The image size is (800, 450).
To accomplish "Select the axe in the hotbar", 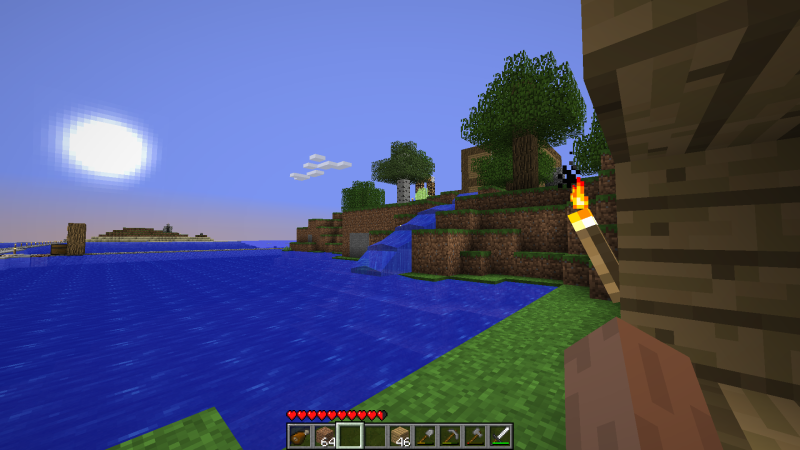I will tap(475, 435).
